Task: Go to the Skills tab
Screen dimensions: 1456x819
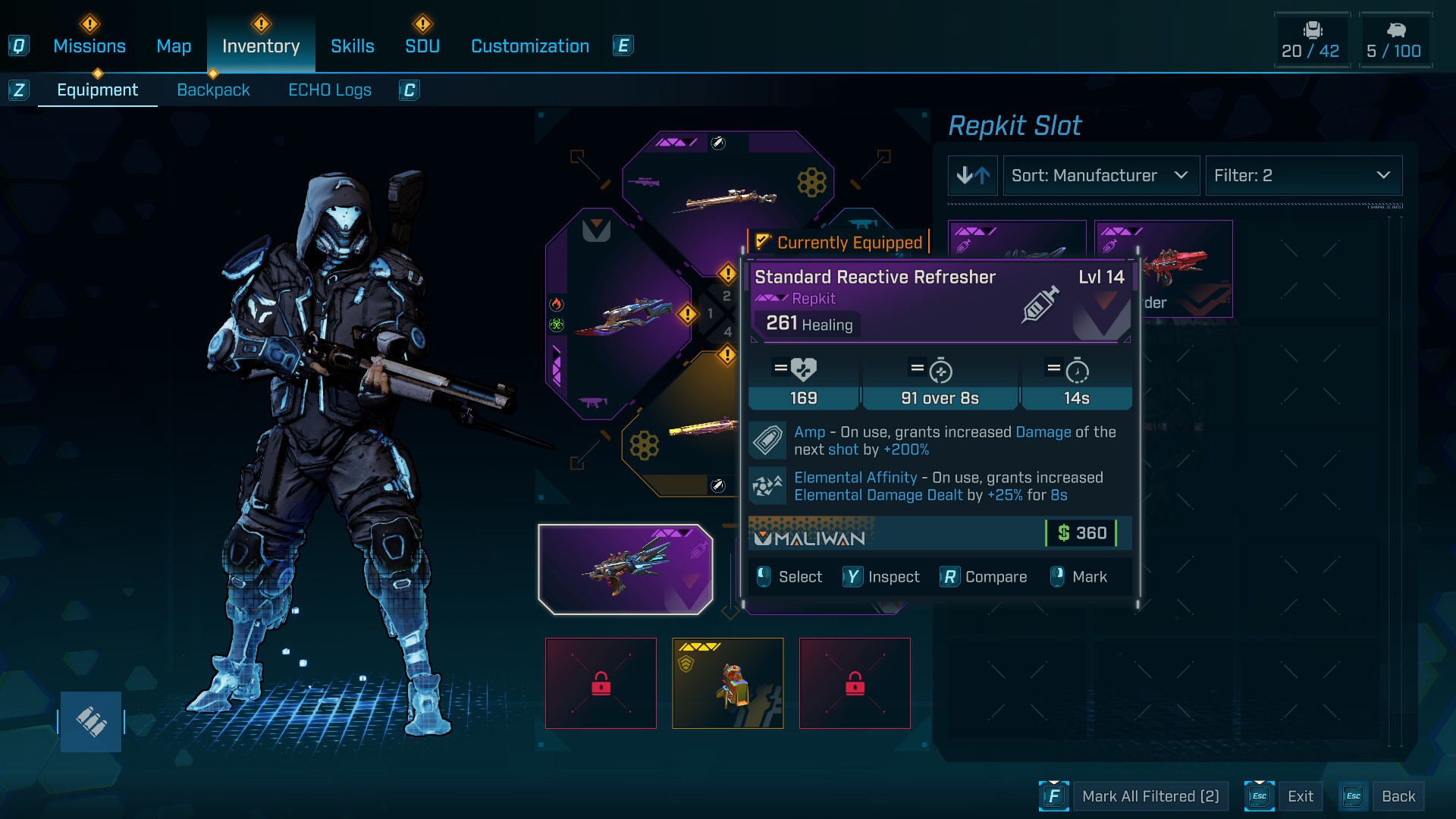Action: (353, 46)
